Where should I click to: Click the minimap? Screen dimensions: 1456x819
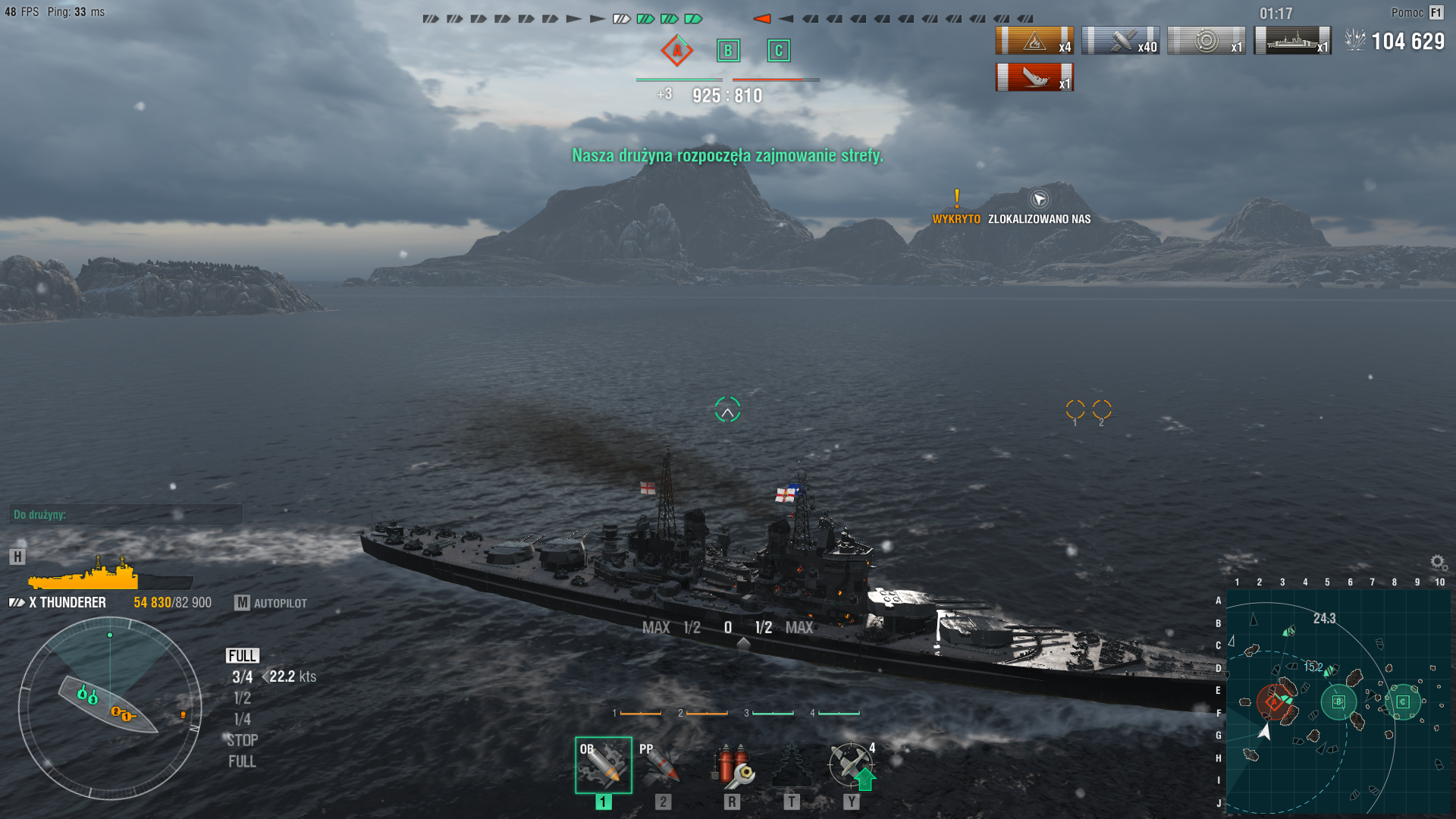(x=1337, y=701)
